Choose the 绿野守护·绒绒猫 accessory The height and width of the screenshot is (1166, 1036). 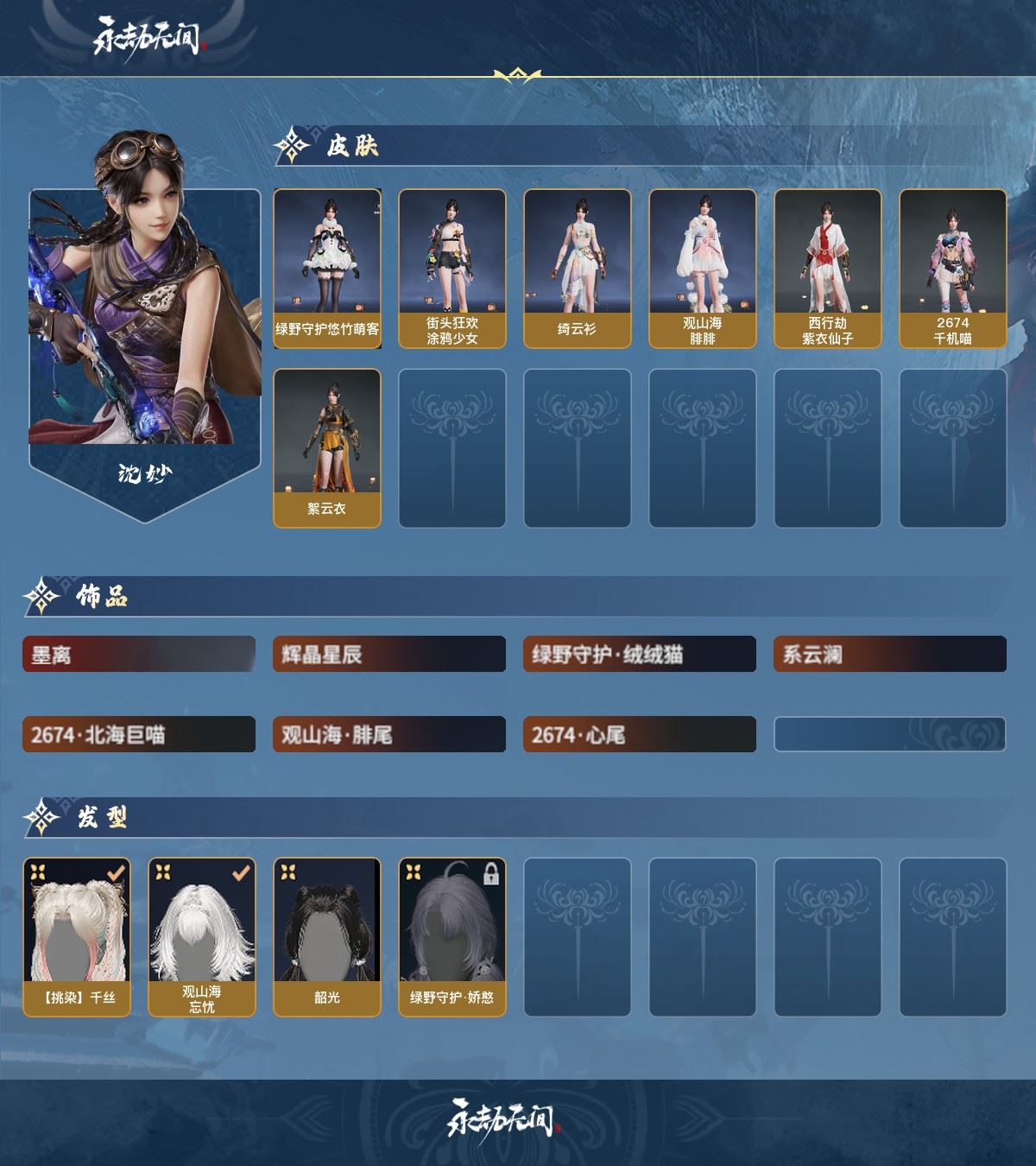click(x=640, y=655)
